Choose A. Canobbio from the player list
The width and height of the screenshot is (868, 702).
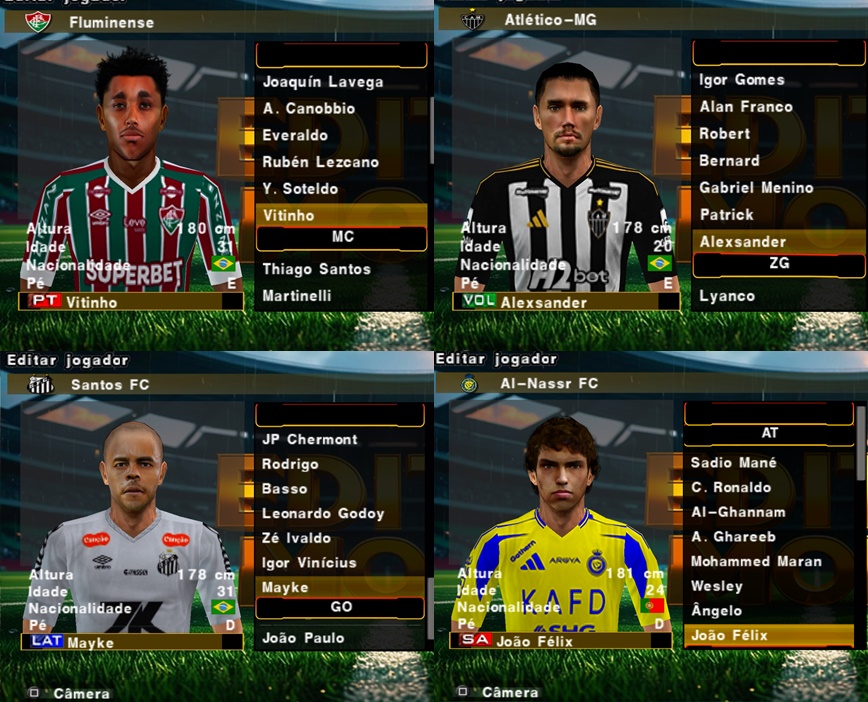[310, 109]
